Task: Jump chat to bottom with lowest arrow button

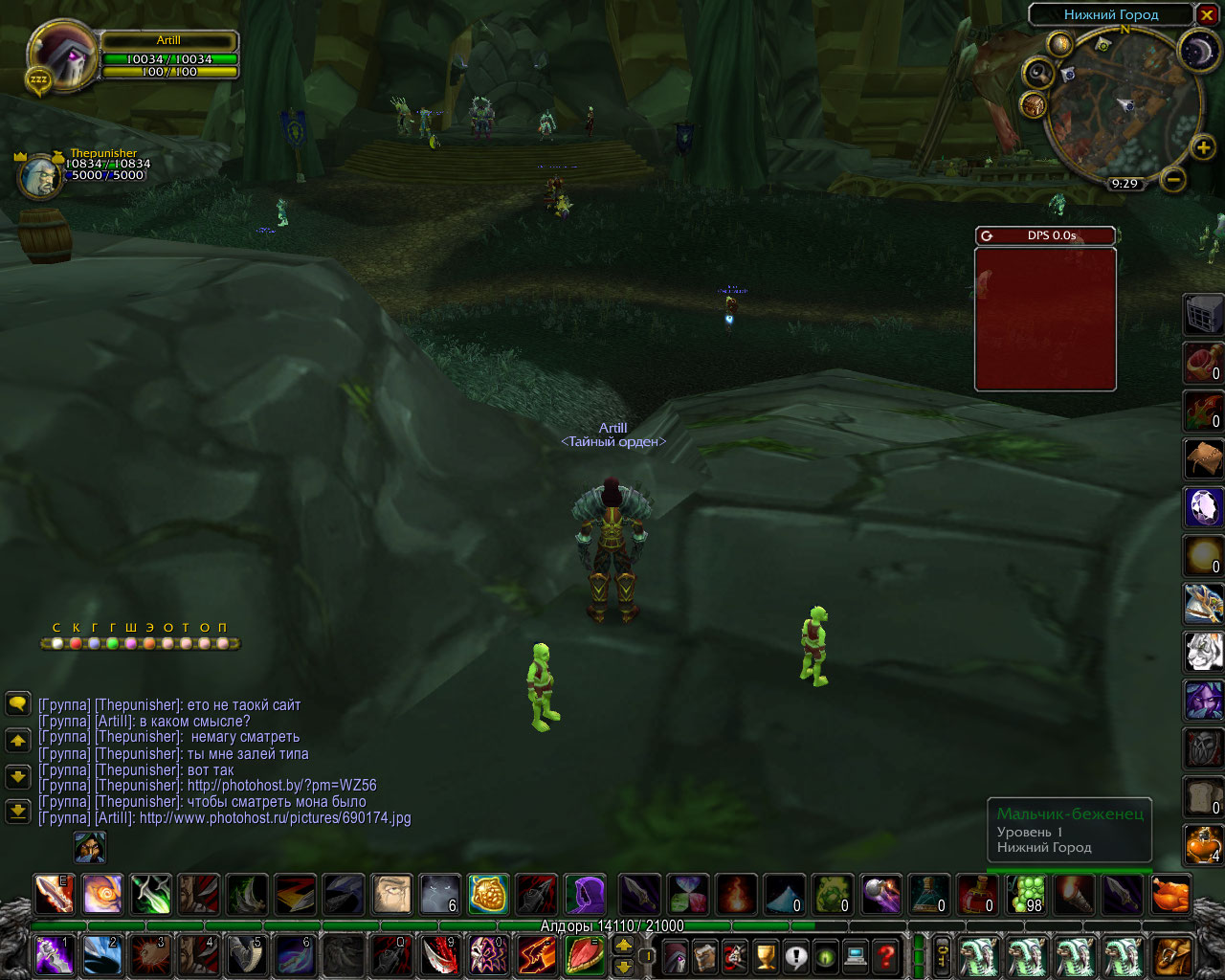Action: tap(17, 811)
